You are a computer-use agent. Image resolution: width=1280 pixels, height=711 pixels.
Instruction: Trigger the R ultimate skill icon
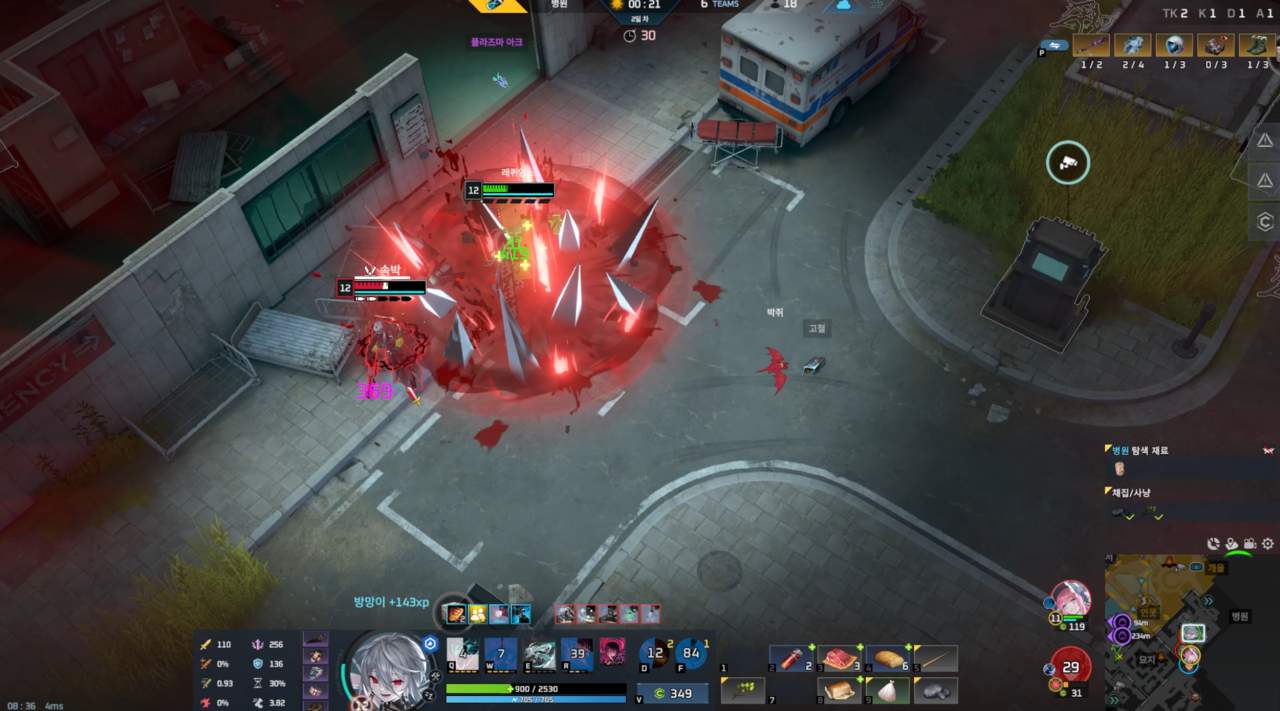577,653
